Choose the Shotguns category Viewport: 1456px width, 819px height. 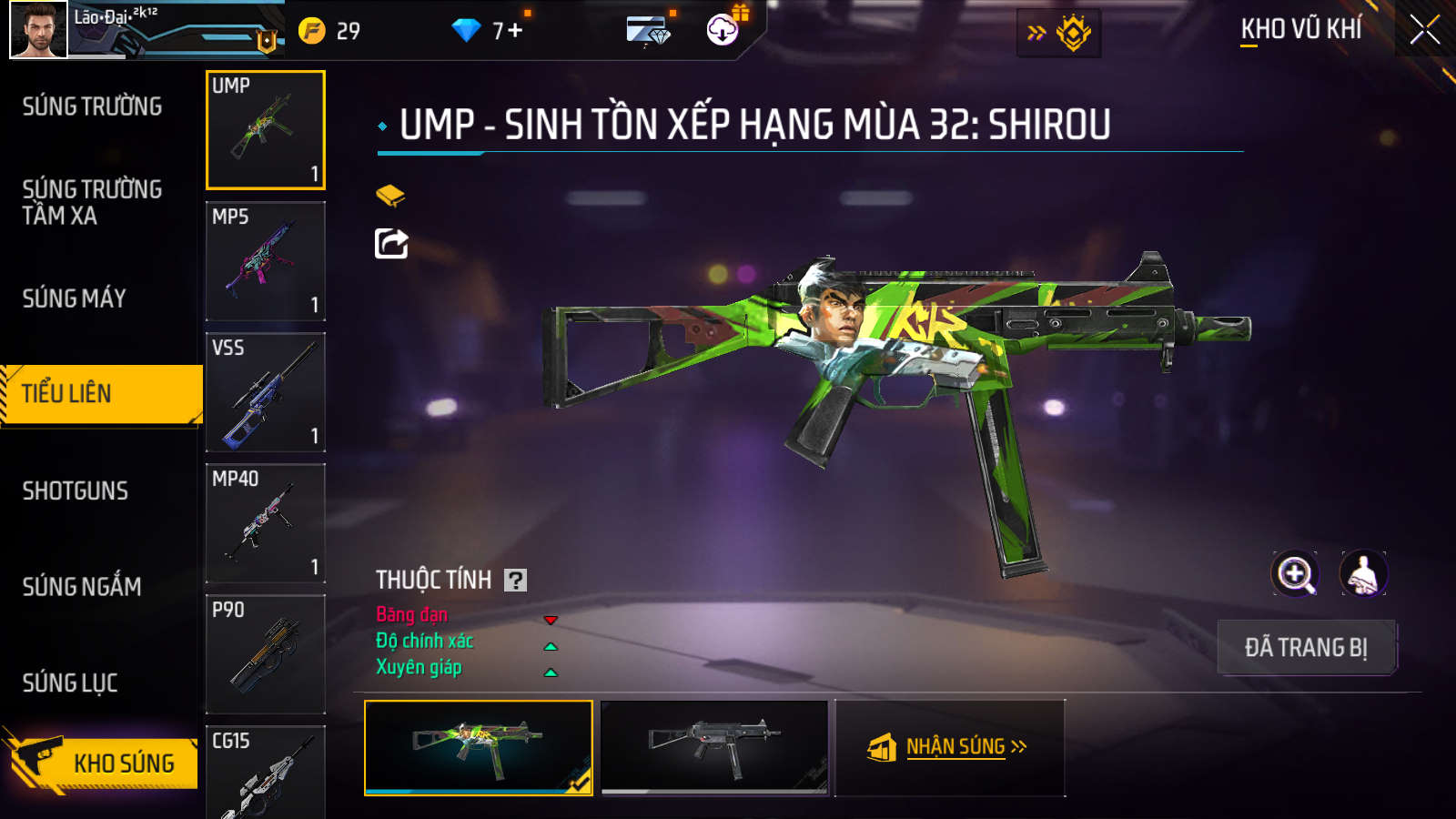point(76,491)
